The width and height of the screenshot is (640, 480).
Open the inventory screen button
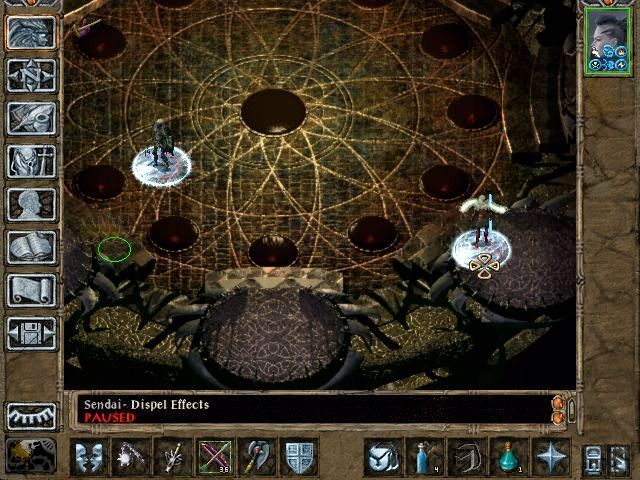[32, 161]
